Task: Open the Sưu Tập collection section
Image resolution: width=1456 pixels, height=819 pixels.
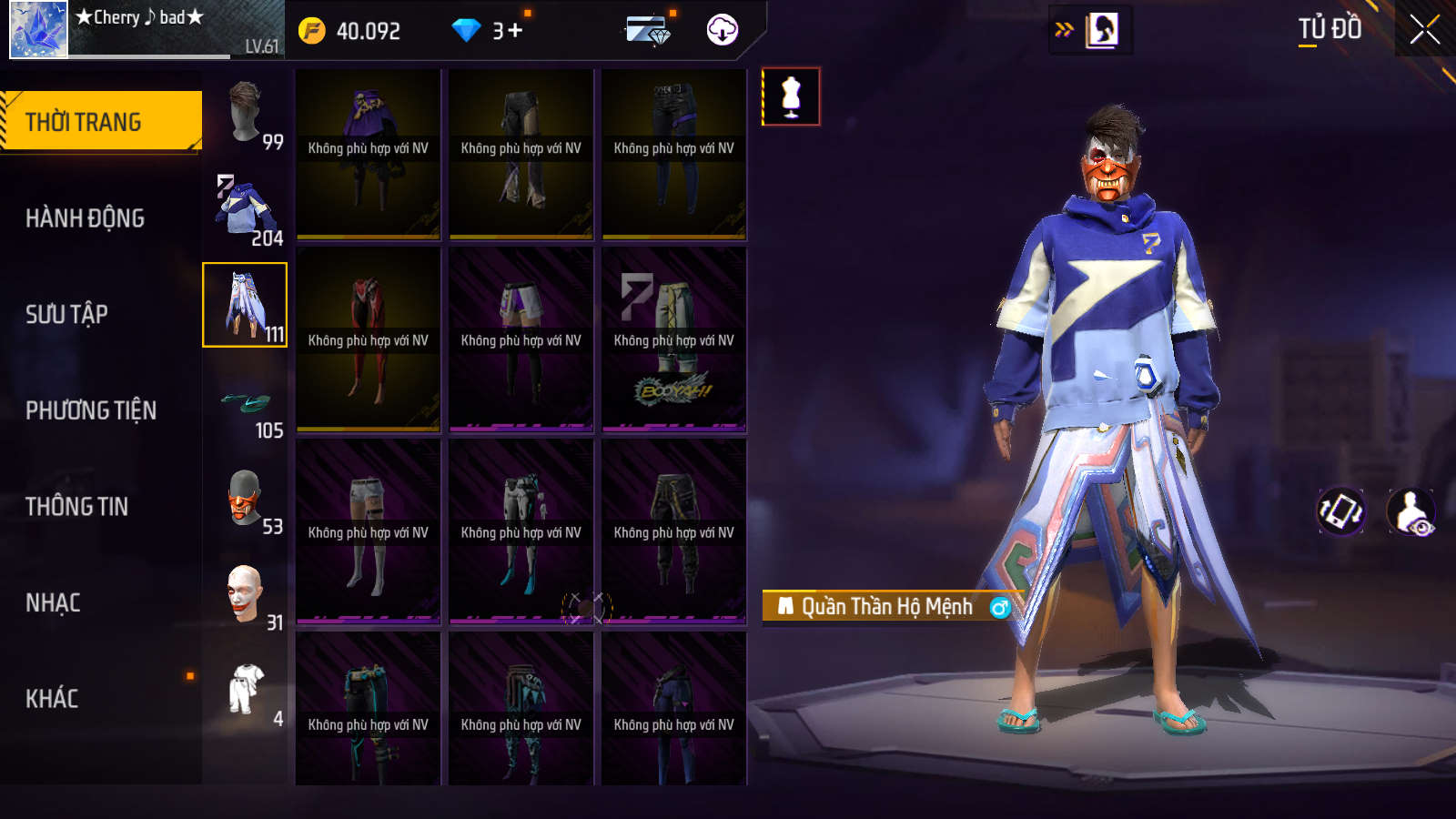Action: 66,315
